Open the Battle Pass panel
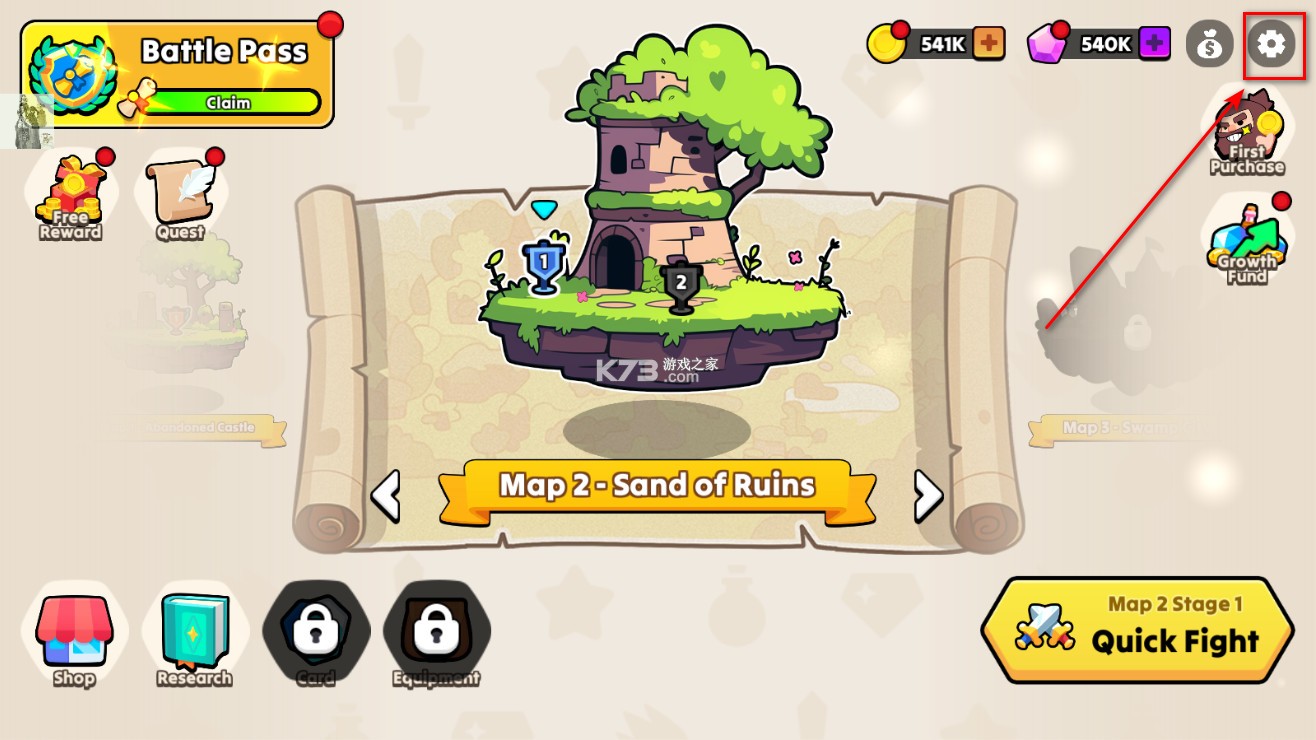 click(177, 74)
